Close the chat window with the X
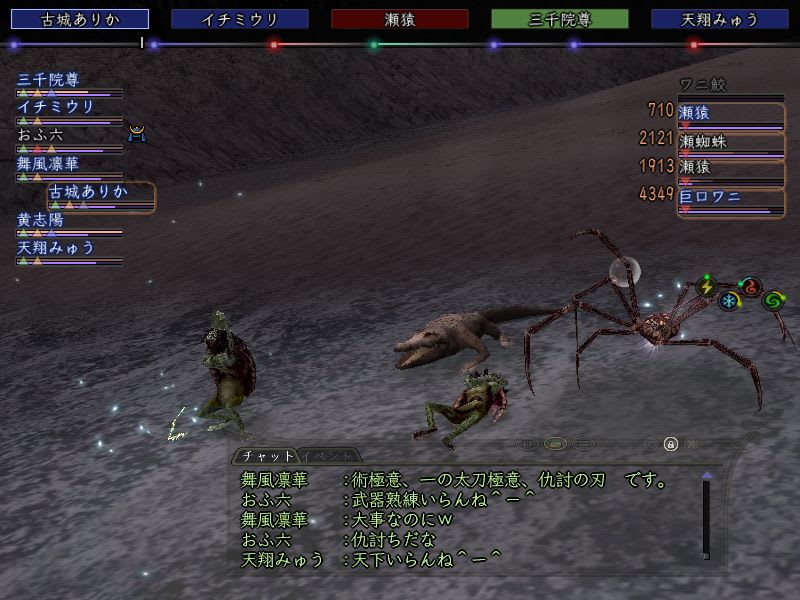This screenshot has width=800, height=600. point(691,444)
